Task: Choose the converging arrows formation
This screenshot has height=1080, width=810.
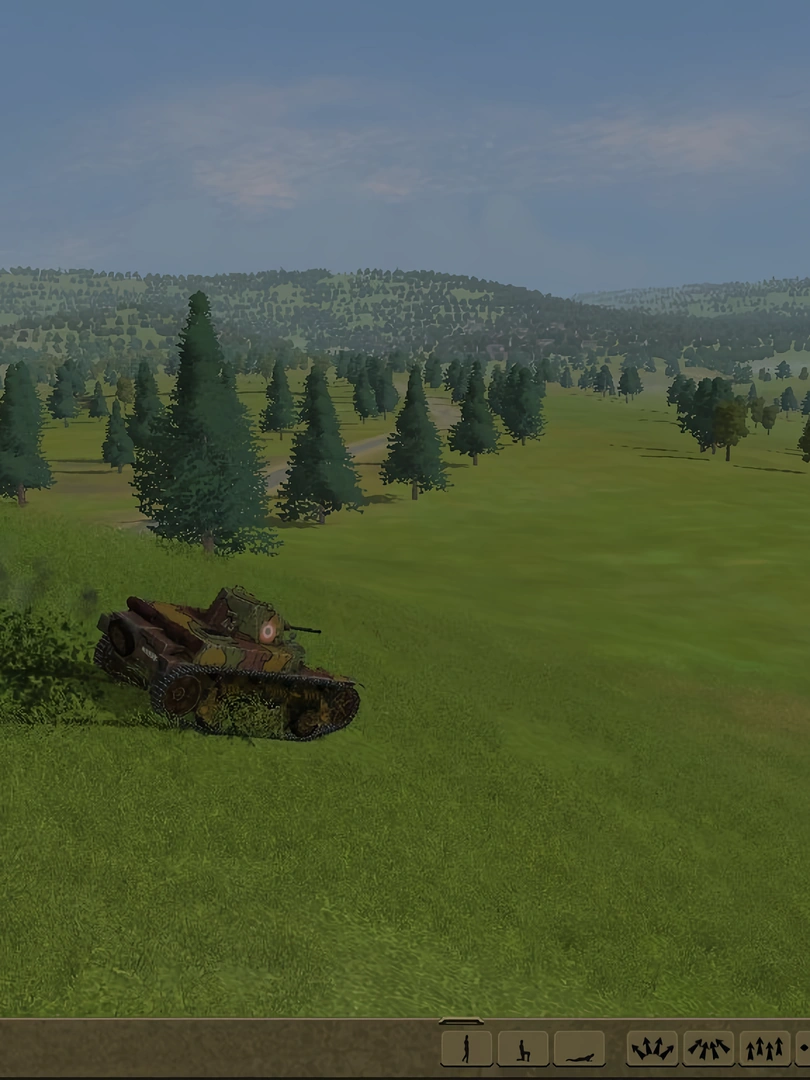Action: (x=708, y=1048)
